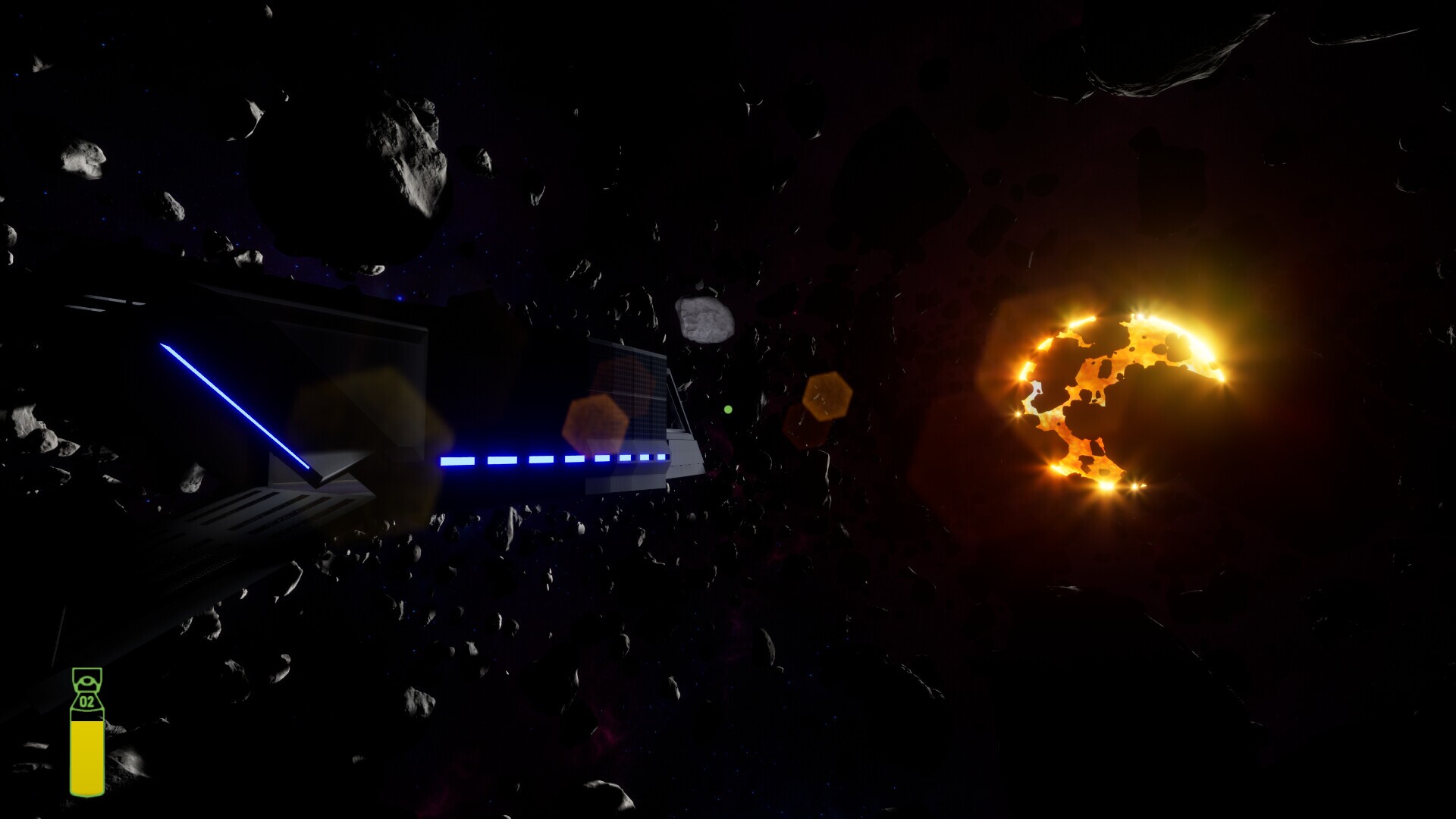
Task: Select the green crosshair reticle dot
Action: 729,409
